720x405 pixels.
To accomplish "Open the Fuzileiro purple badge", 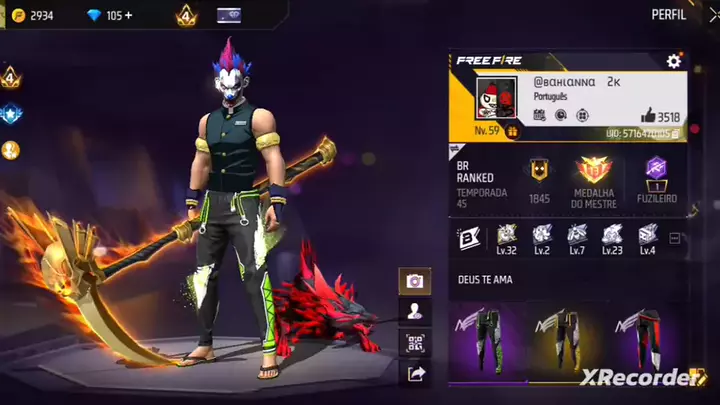I will coord(656,170).
